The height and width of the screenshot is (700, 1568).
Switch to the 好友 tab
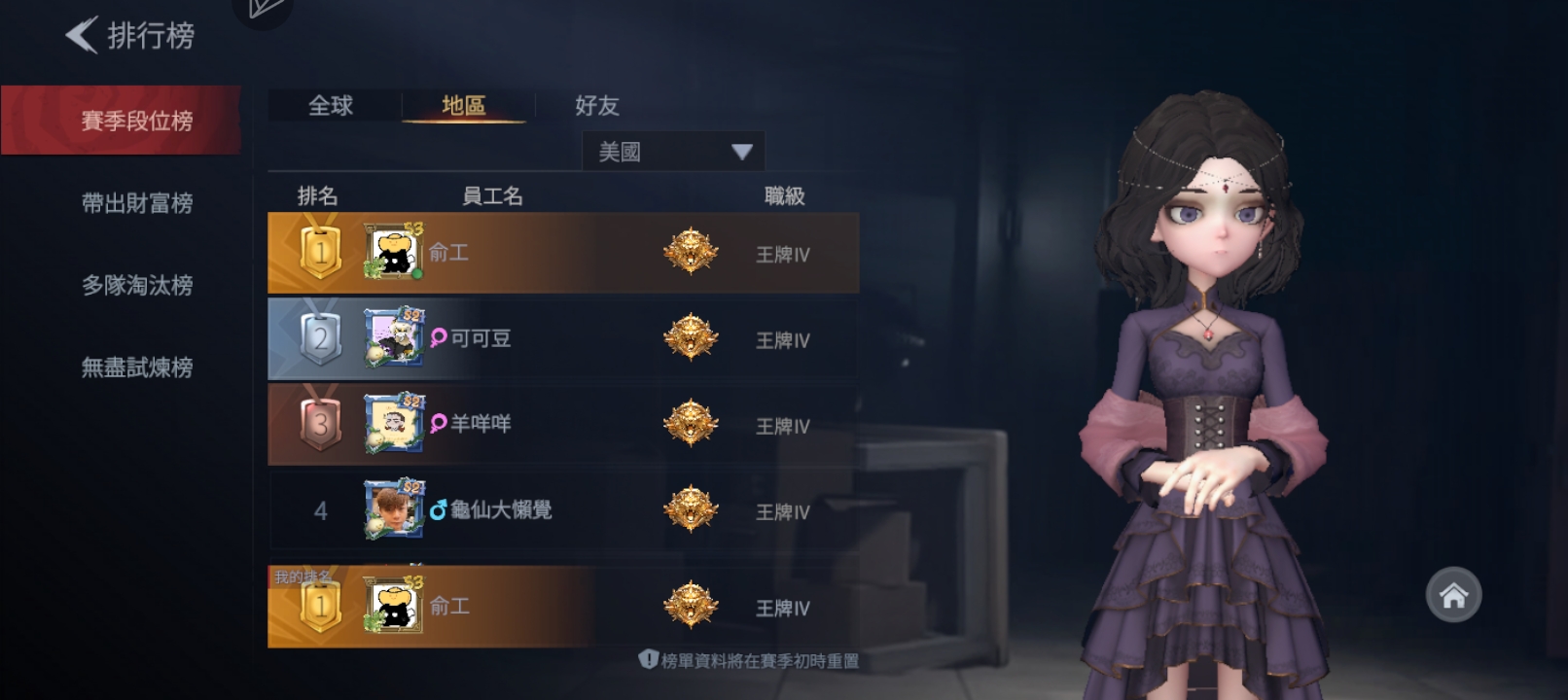[596, 106]
